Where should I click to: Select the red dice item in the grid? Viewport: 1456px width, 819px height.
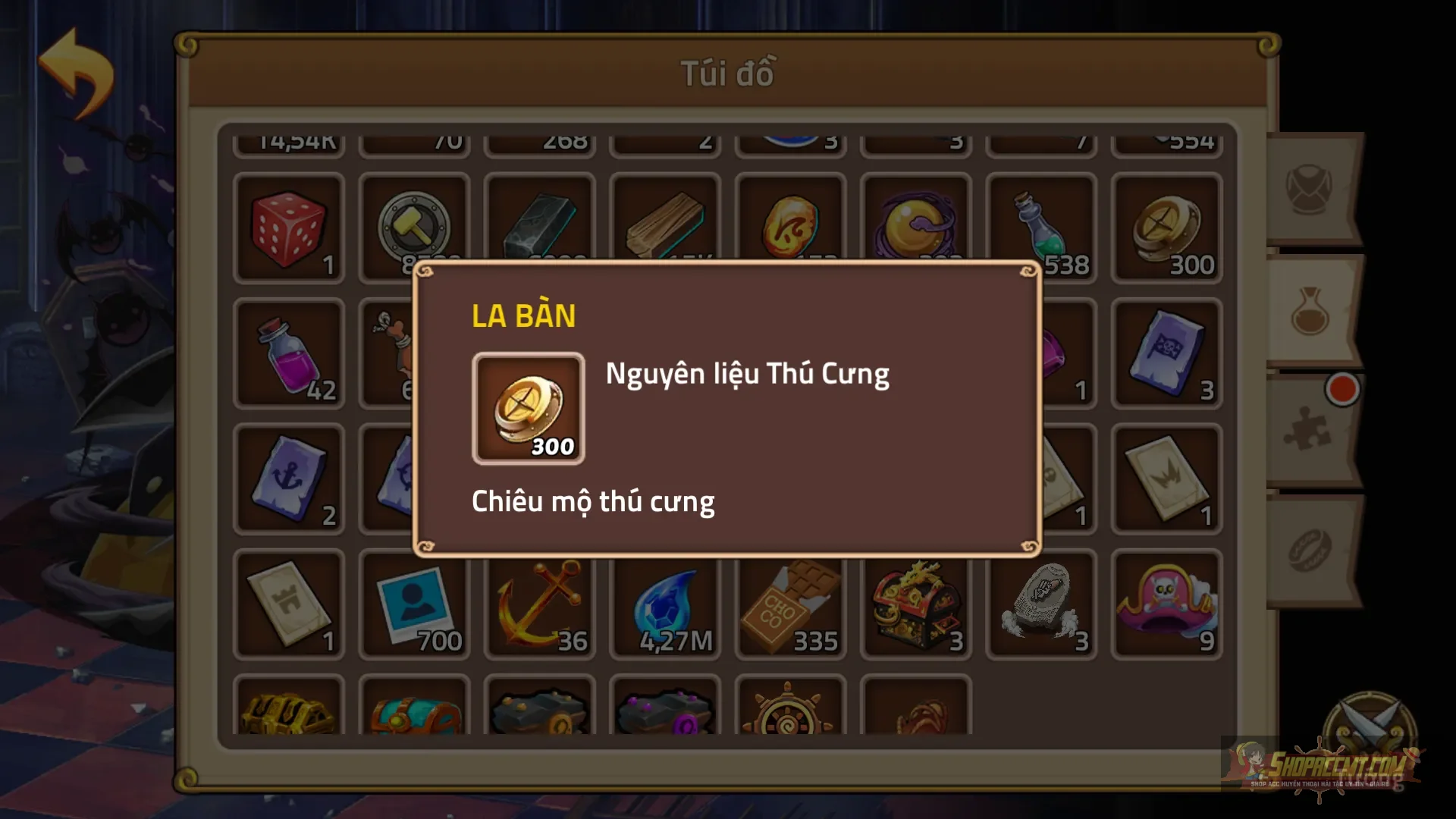(288, 227)
